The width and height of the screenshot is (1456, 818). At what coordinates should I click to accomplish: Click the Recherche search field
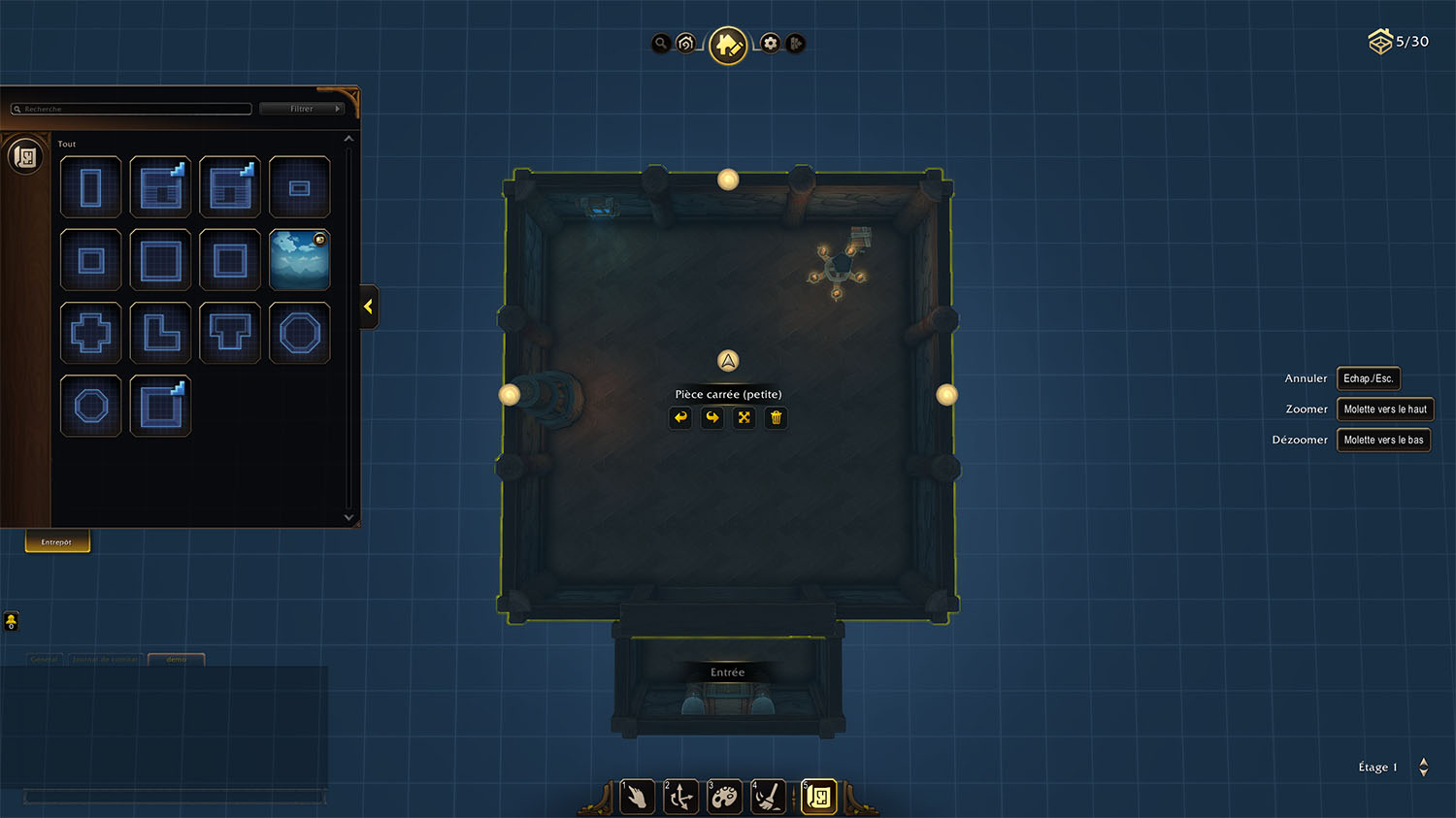tap(132, 109)
